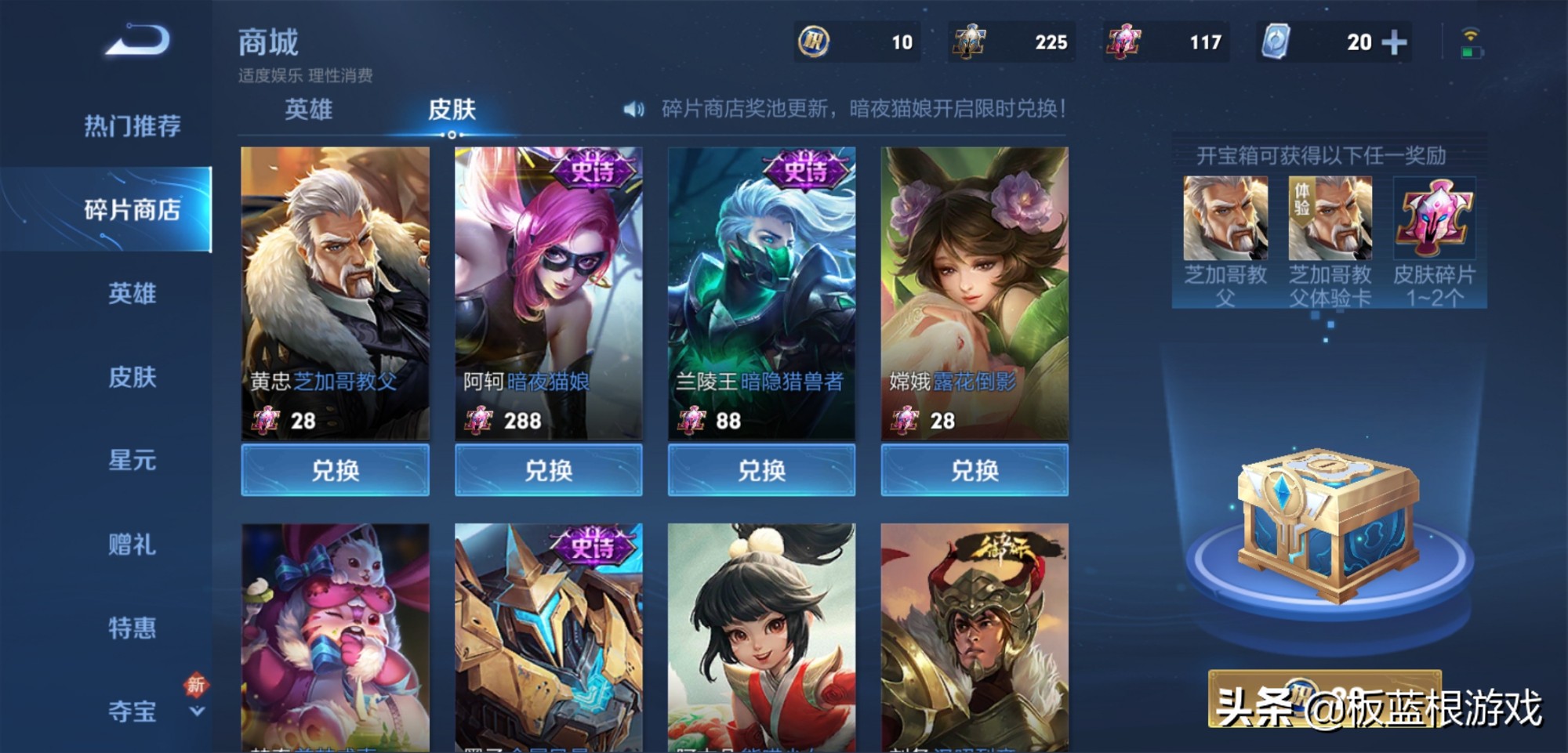Screen dimensions: 1568x753
Task: Show the 特惠 discount section
Action: pyautogui.click(x=132, y=628)
